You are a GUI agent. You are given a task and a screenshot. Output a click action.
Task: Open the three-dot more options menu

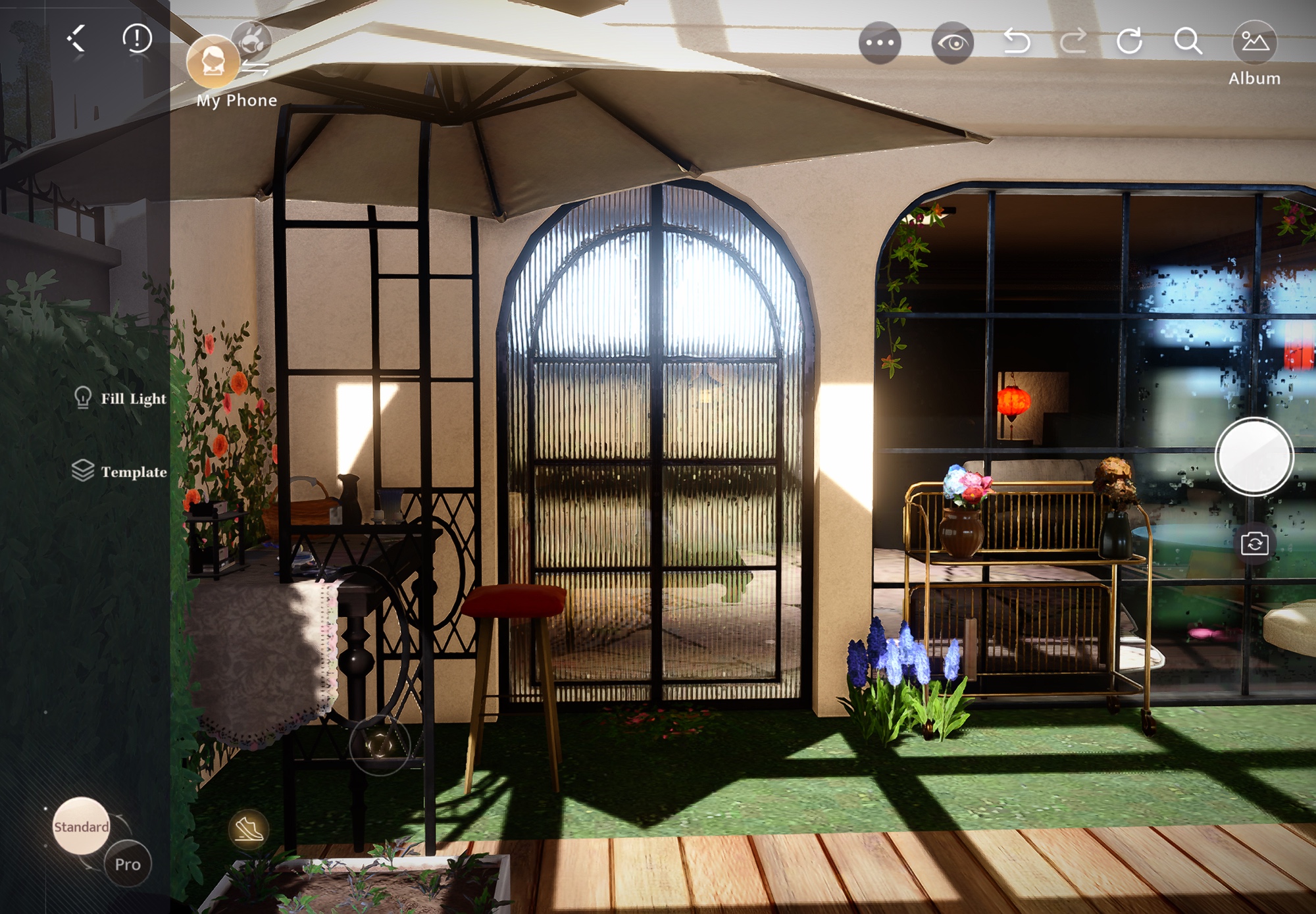tap(880, 43)
